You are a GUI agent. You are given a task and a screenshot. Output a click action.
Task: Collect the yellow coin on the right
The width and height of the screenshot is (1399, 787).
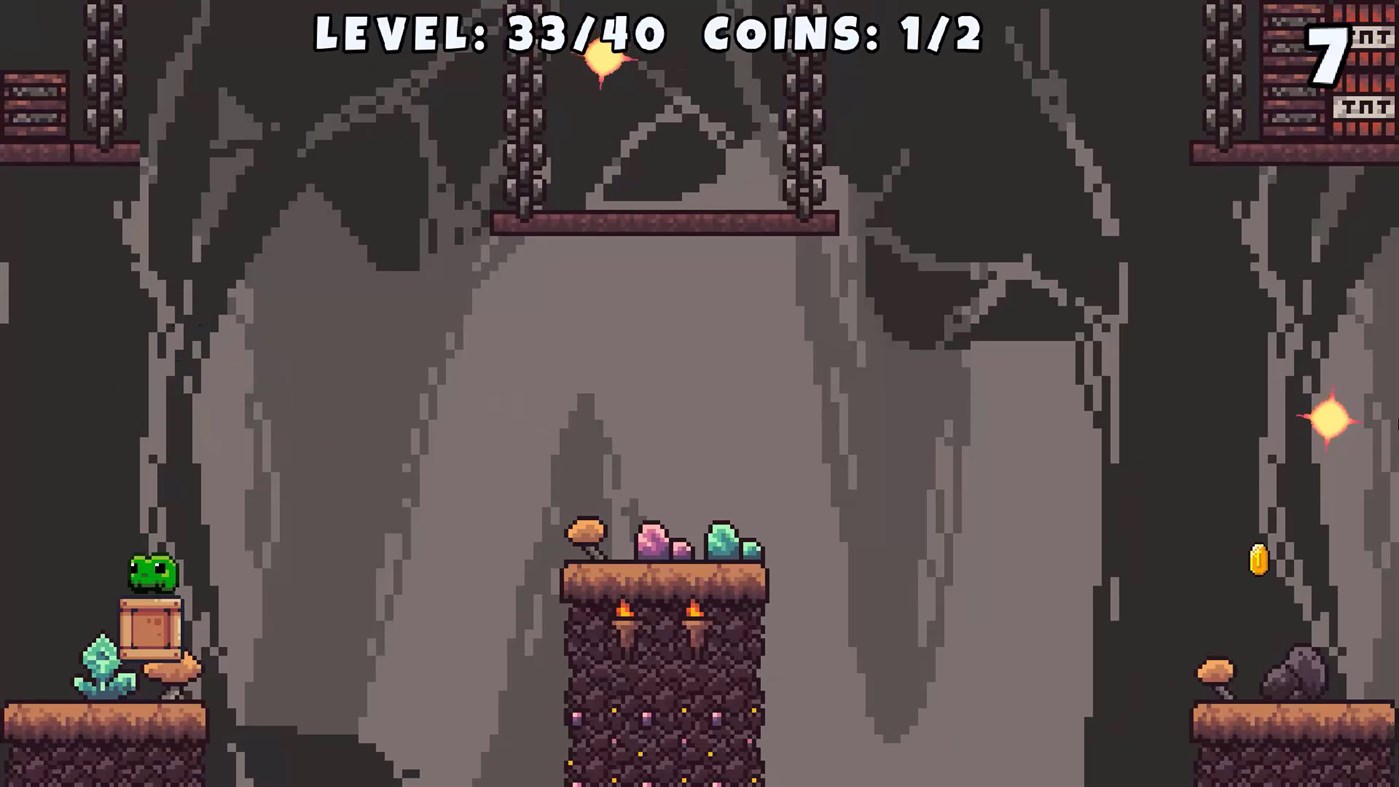tap(1257, 560)
